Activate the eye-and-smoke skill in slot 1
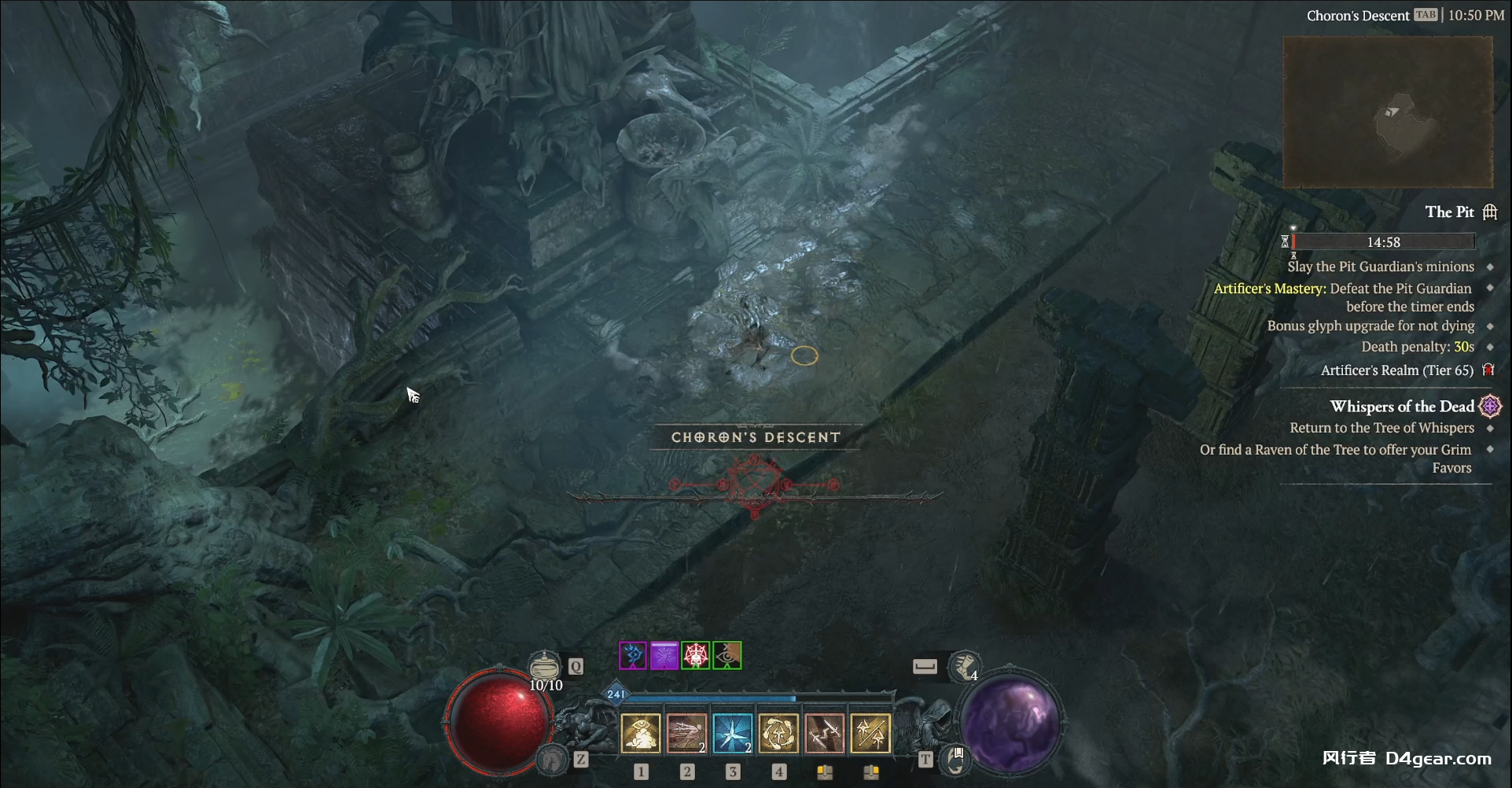 coord(641,734)
